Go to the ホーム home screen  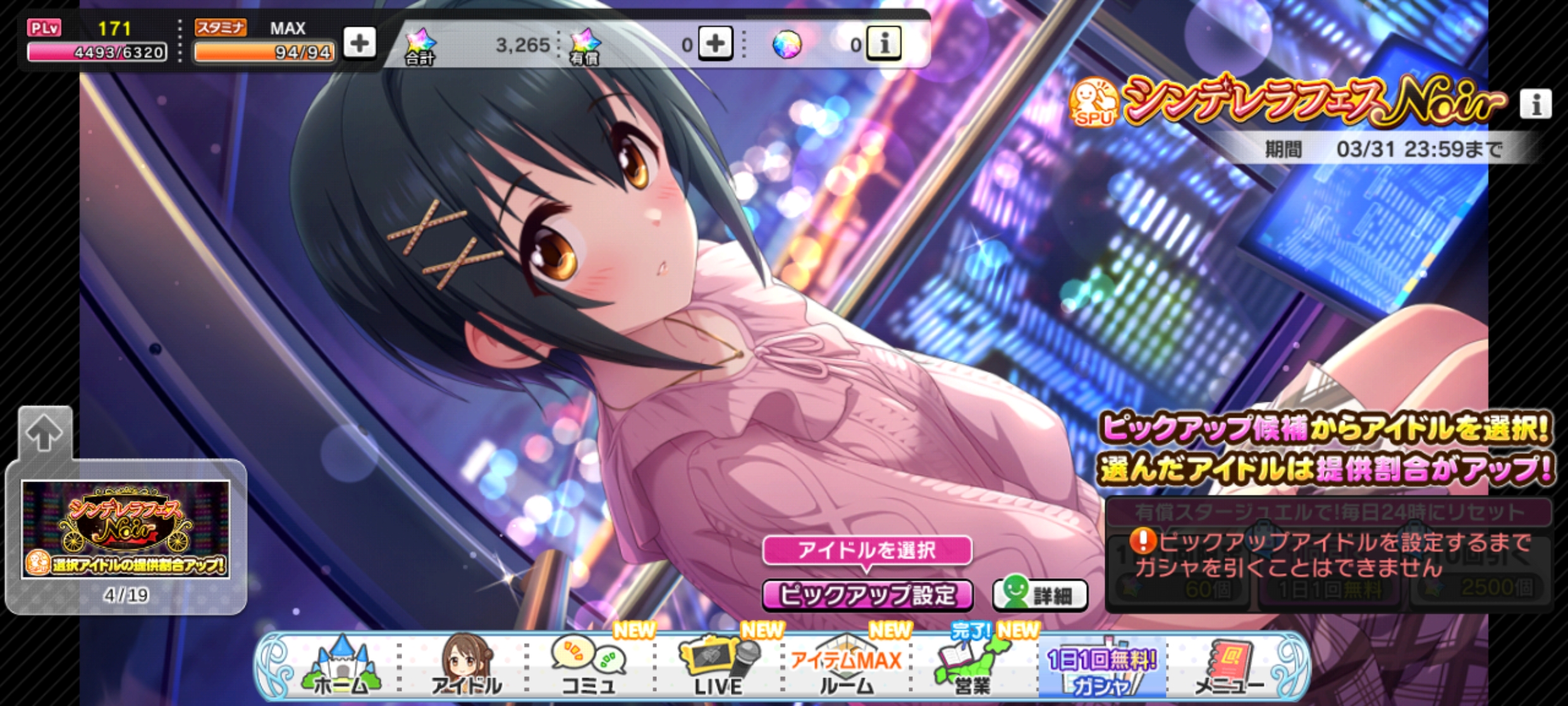[341, 667]
